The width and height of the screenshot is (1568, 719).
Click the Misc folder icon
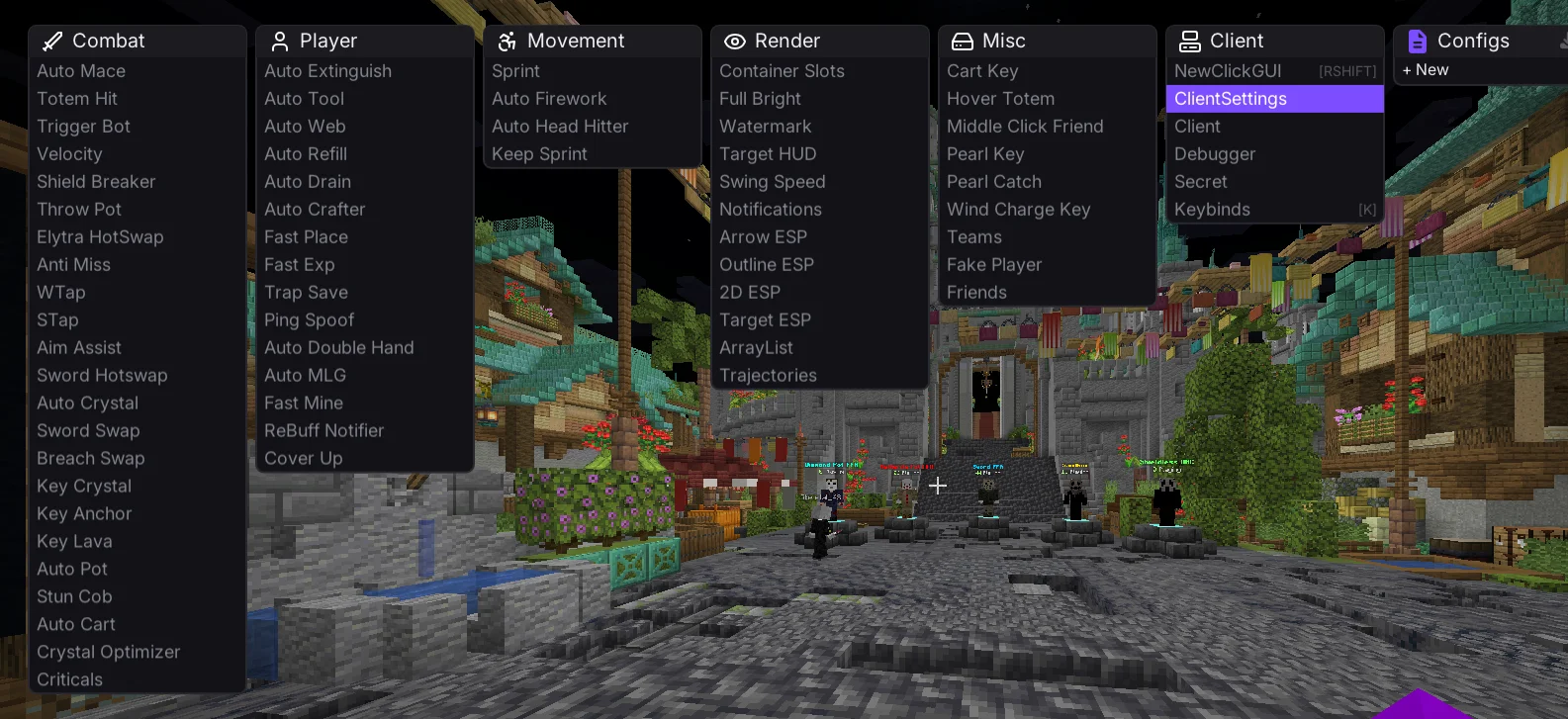962,41
